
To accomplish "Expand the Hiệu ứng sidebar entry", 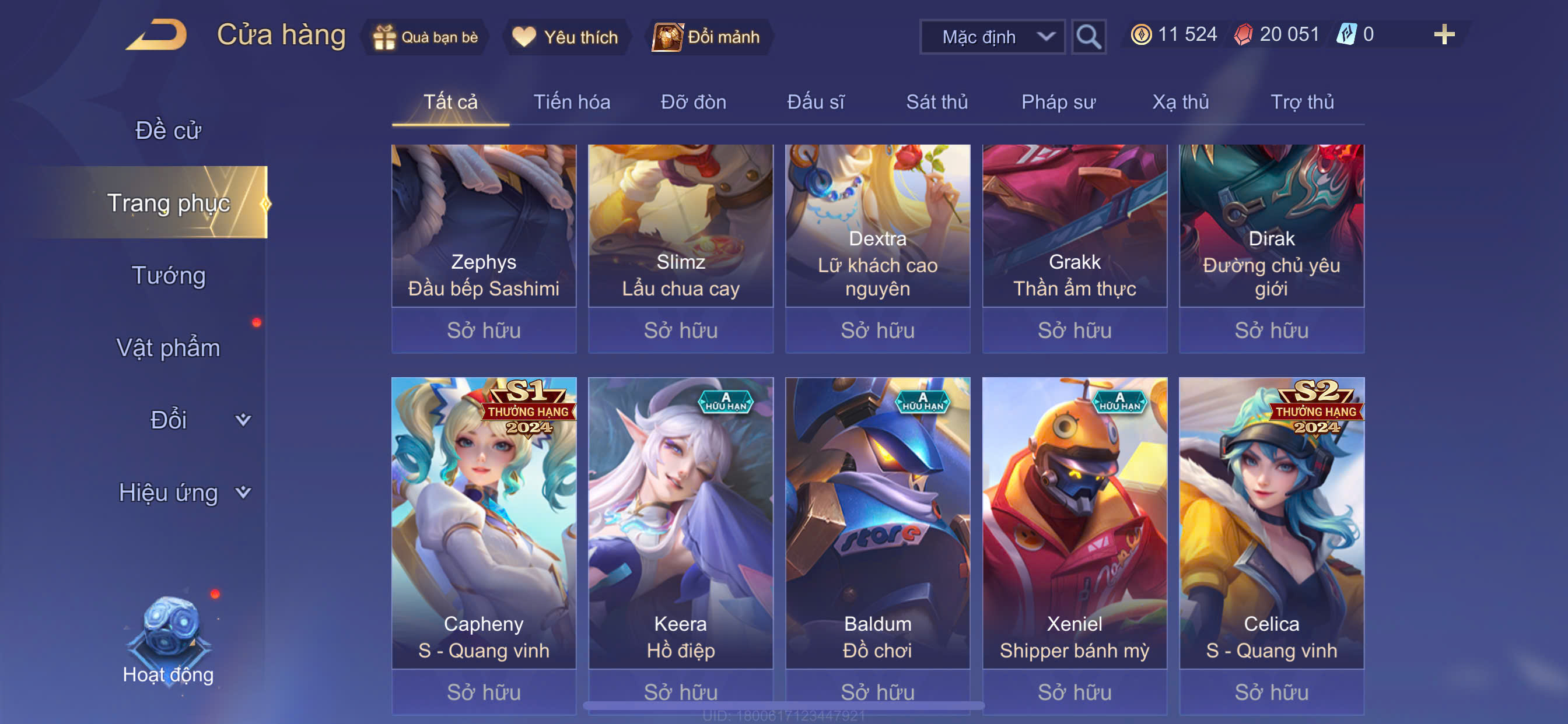I will pyautogui.click(x=183, y=492).
